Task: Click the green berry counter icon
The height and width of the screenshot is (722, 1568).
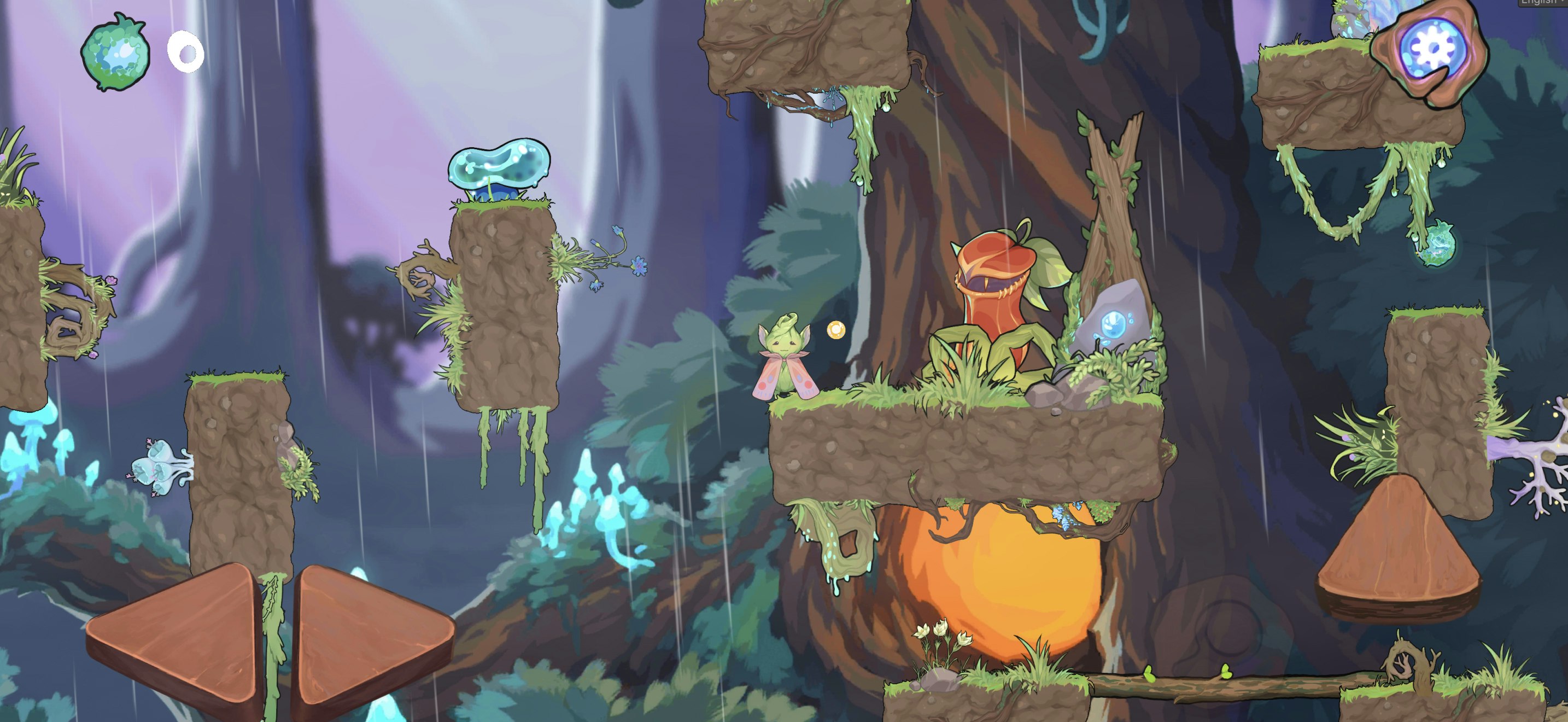Action: [x=118, y=52]
